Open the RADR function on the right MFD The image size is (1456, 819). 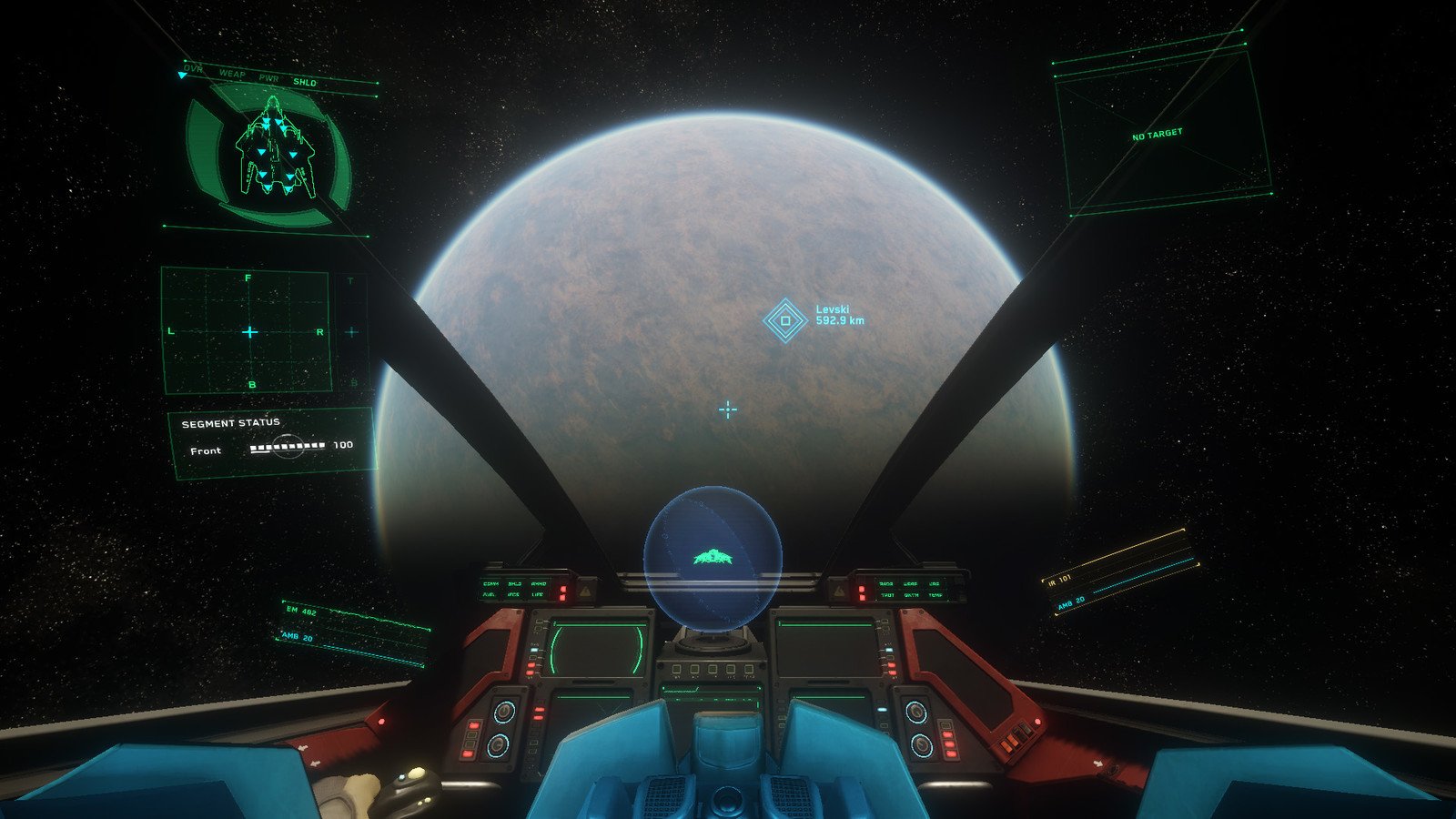point(886,584)
